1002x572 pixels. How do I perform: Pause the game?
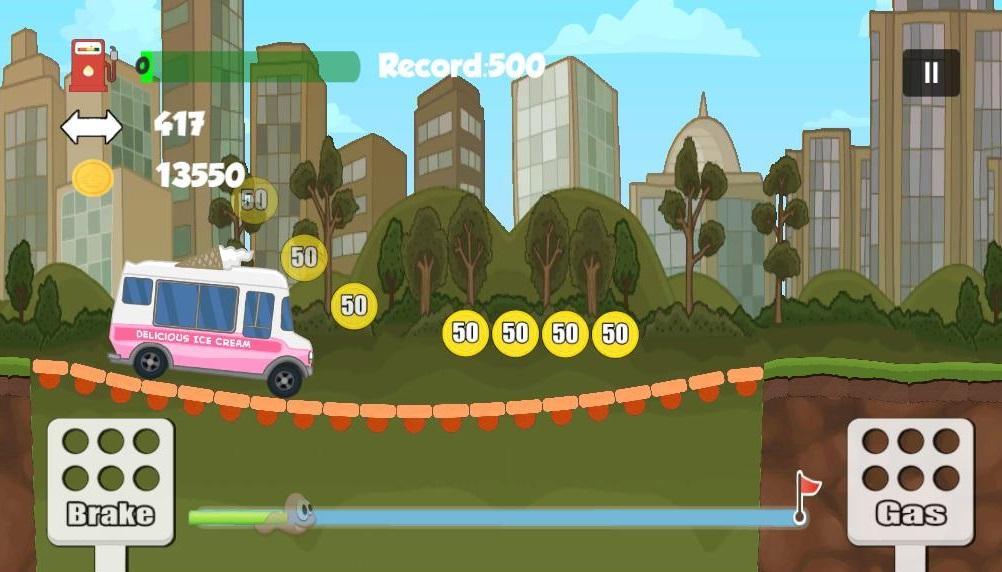pyautogui.click(x=931, y=73)
